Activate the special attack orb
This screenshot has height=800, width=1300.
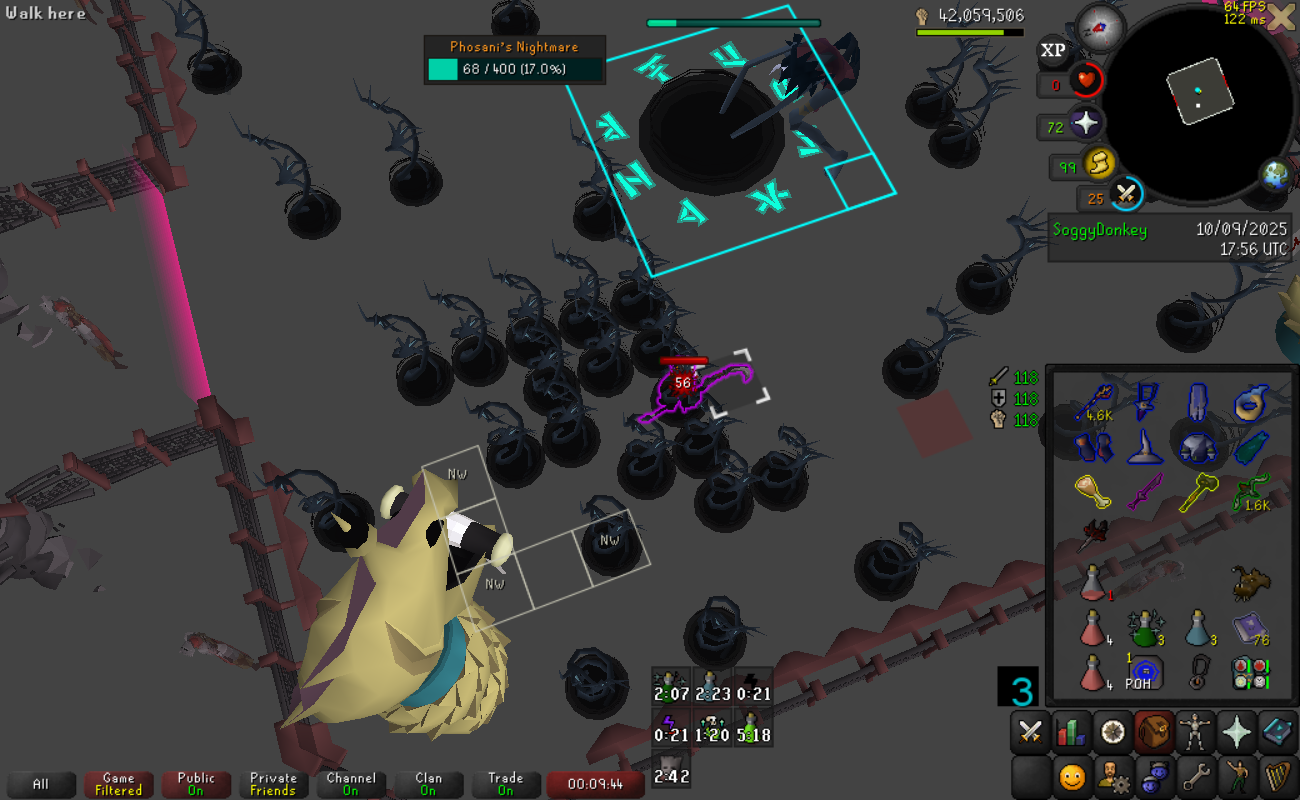(x=1127, y=194)
